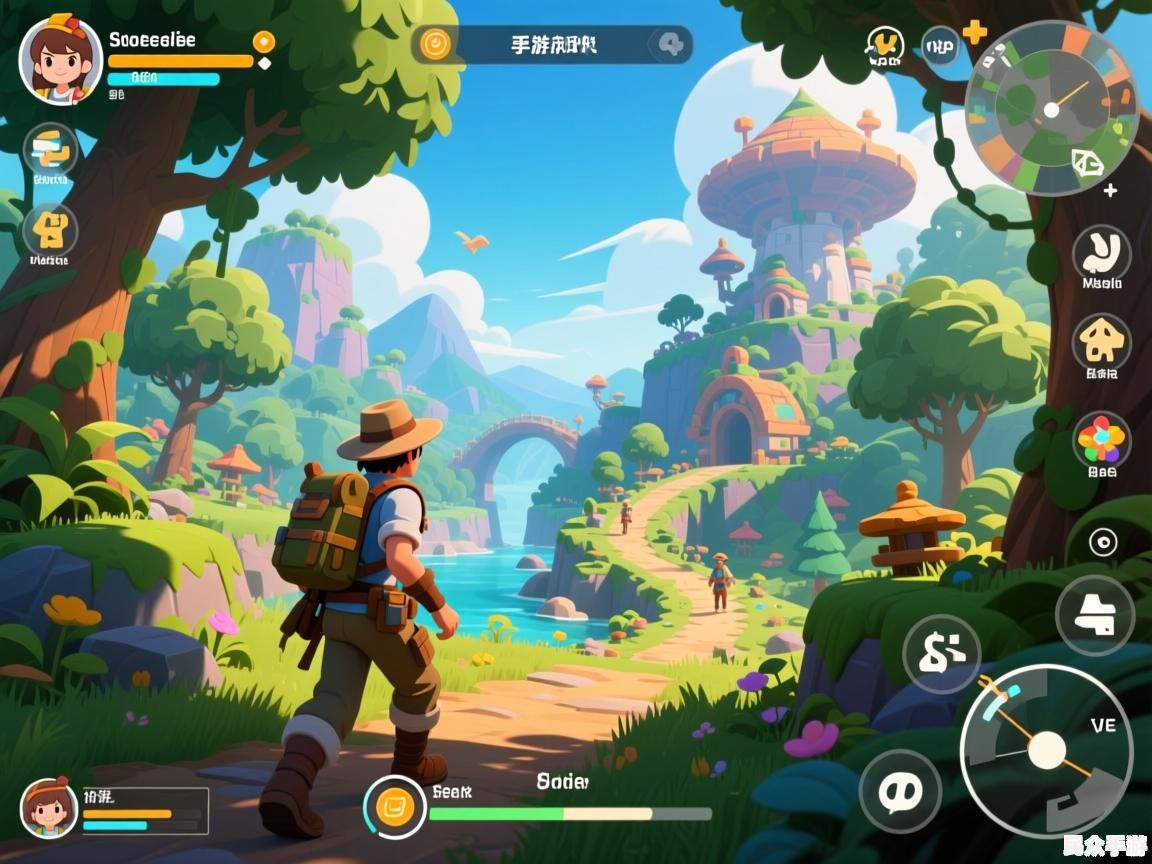This screenshot has height=864, width=1152.
Task: Open the blue and yellow stacked-blocks icon
Action: 50,150
